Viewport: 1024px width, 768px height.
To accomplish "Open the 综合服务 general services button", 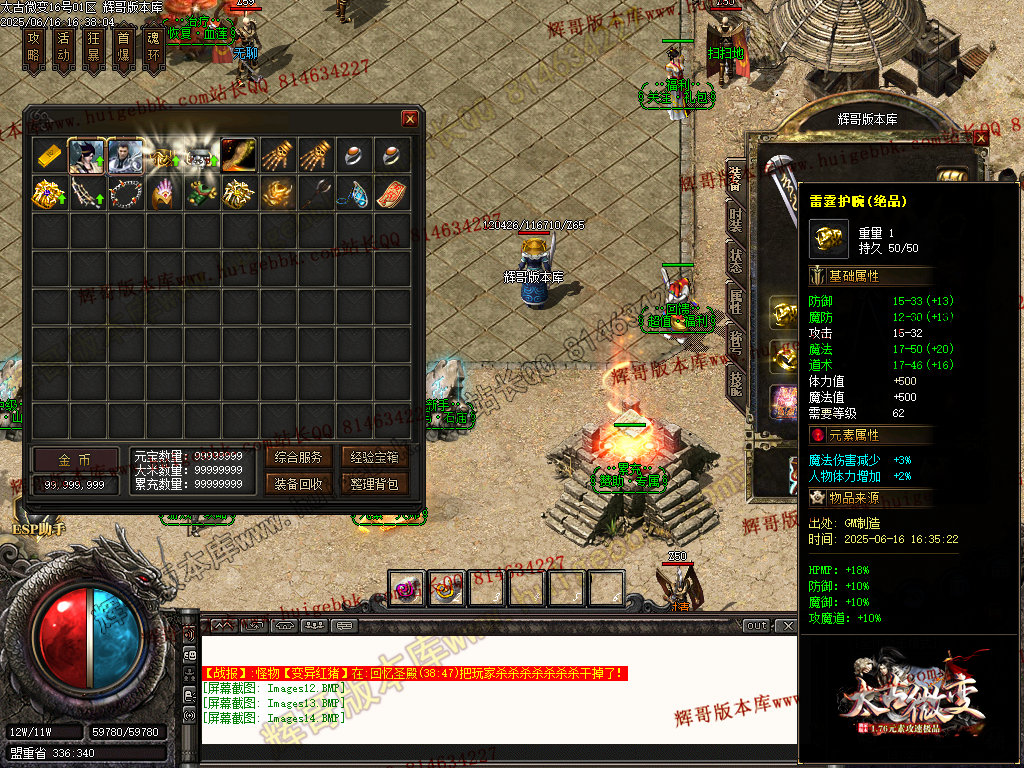I will tap(297, 457).
